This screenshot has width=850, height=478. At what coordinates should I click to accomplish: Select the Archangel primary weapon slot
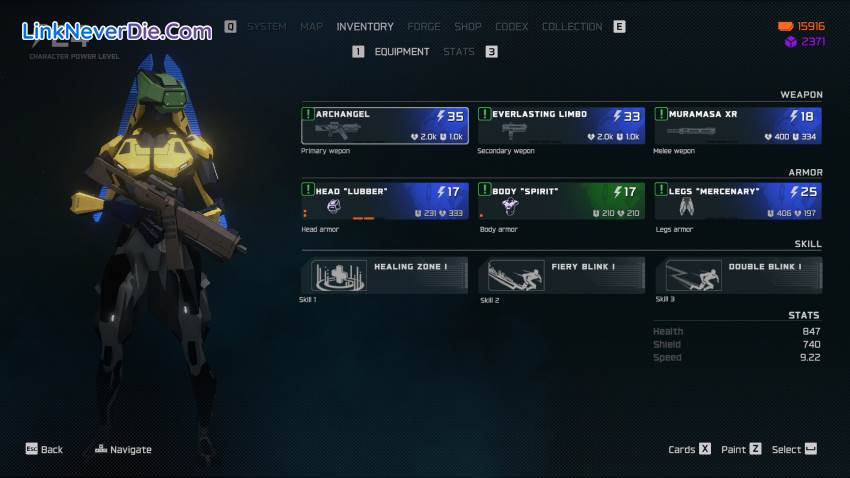pyautogui.click(x=385, y=125)
